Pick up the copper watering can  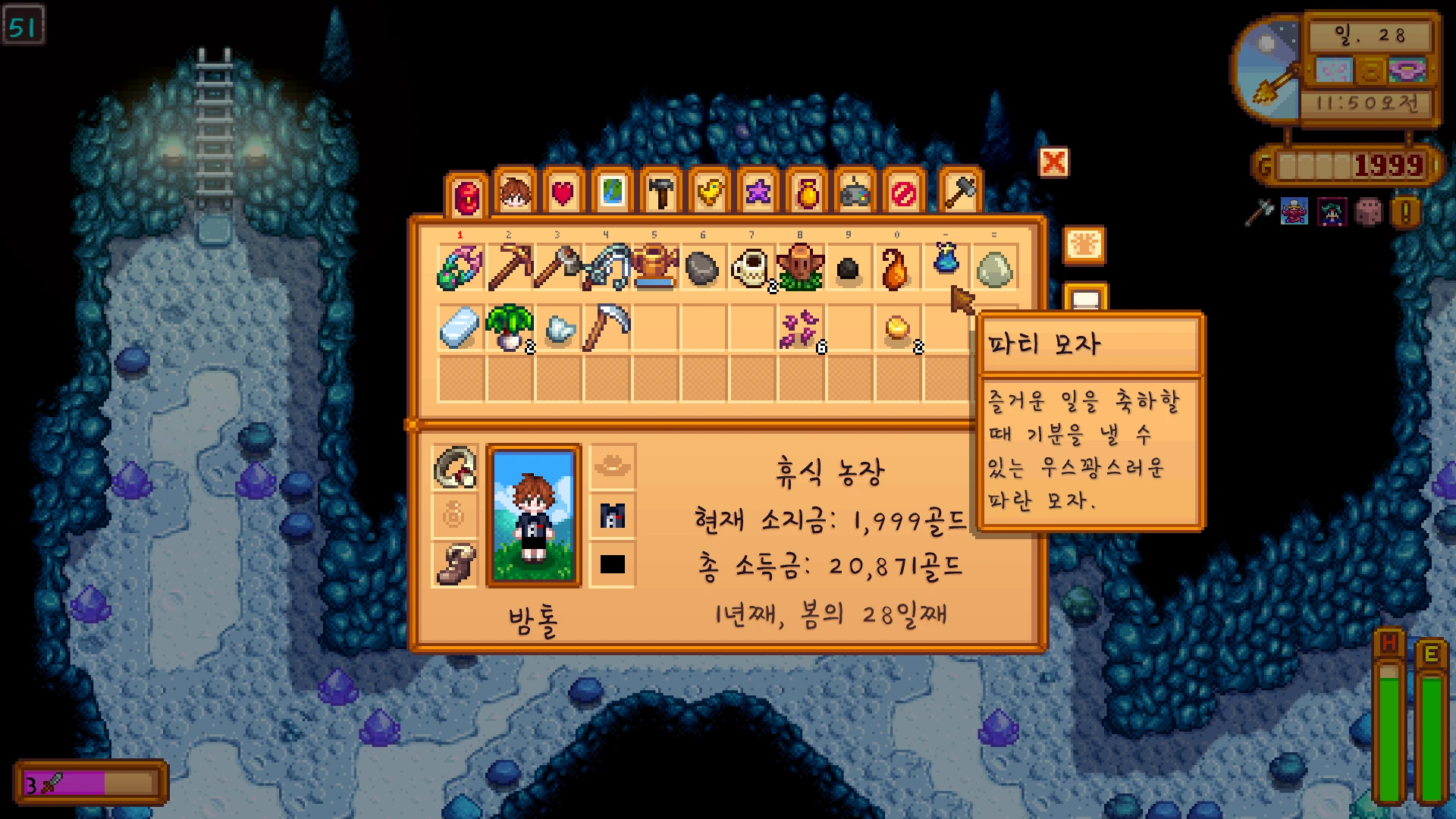click(x=654, y=268)
